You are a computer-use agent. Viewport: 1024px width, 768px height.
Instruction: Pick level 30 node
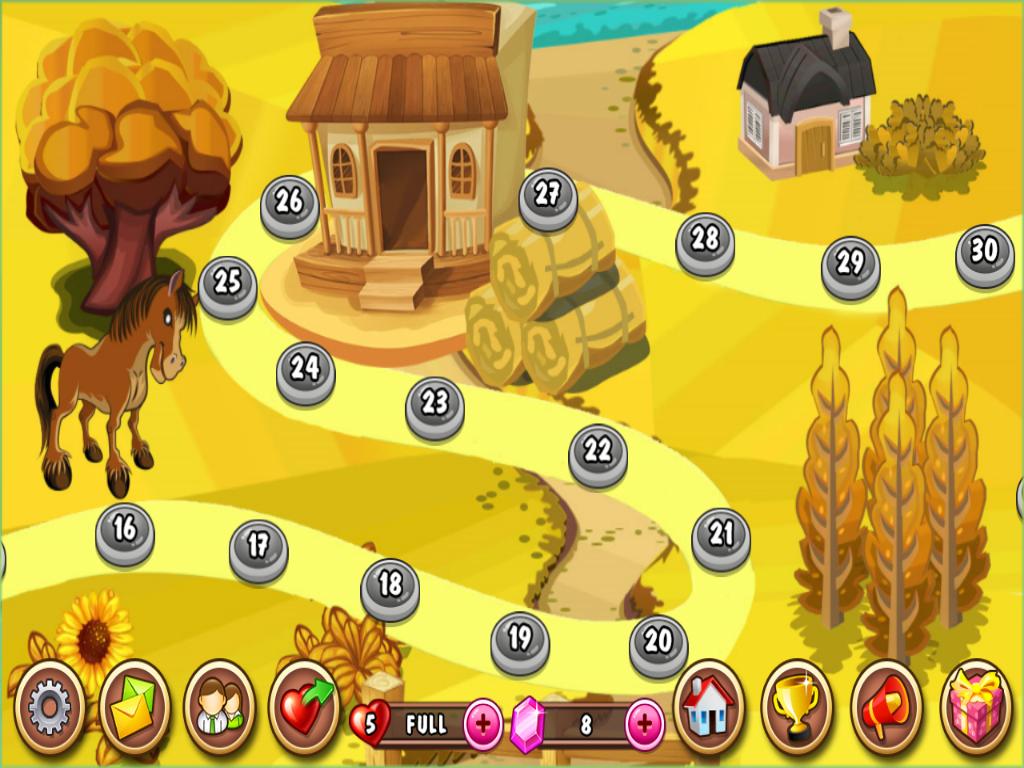984,254
